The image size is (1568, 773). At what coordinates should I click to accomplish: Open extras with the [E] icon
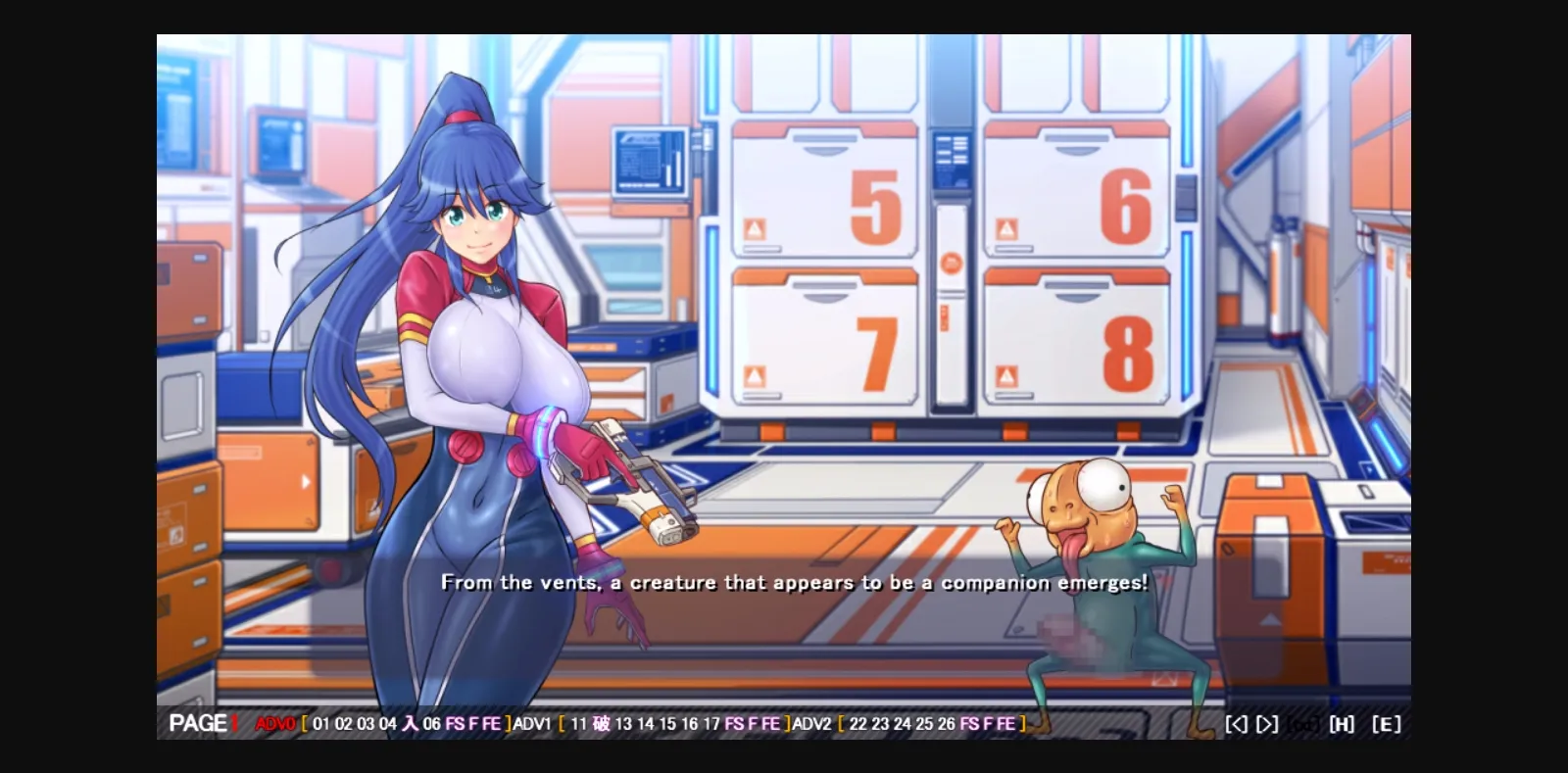tap(1386, 724)
